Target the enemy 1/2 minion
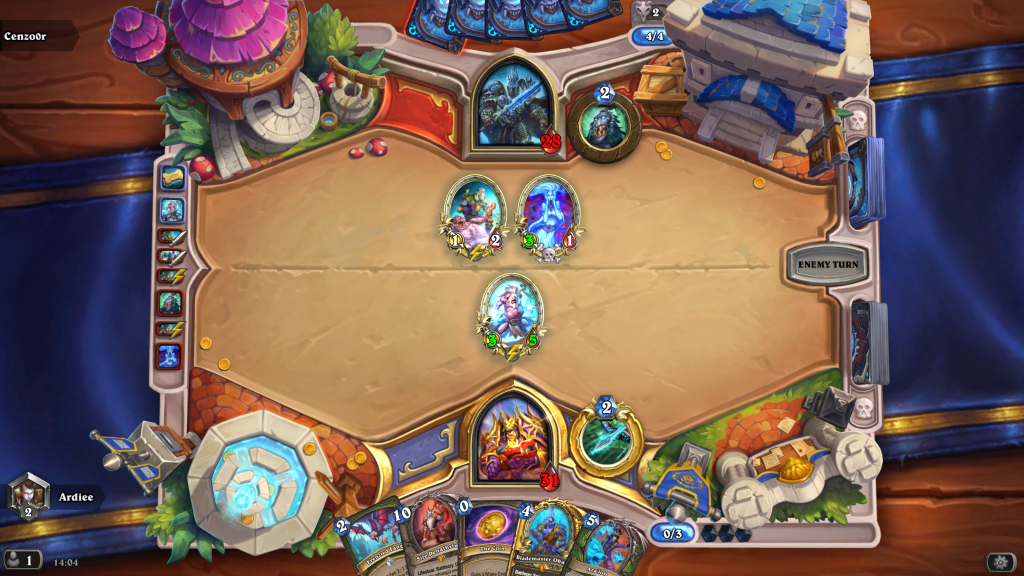1024x576 pixels. pos(474,216)
